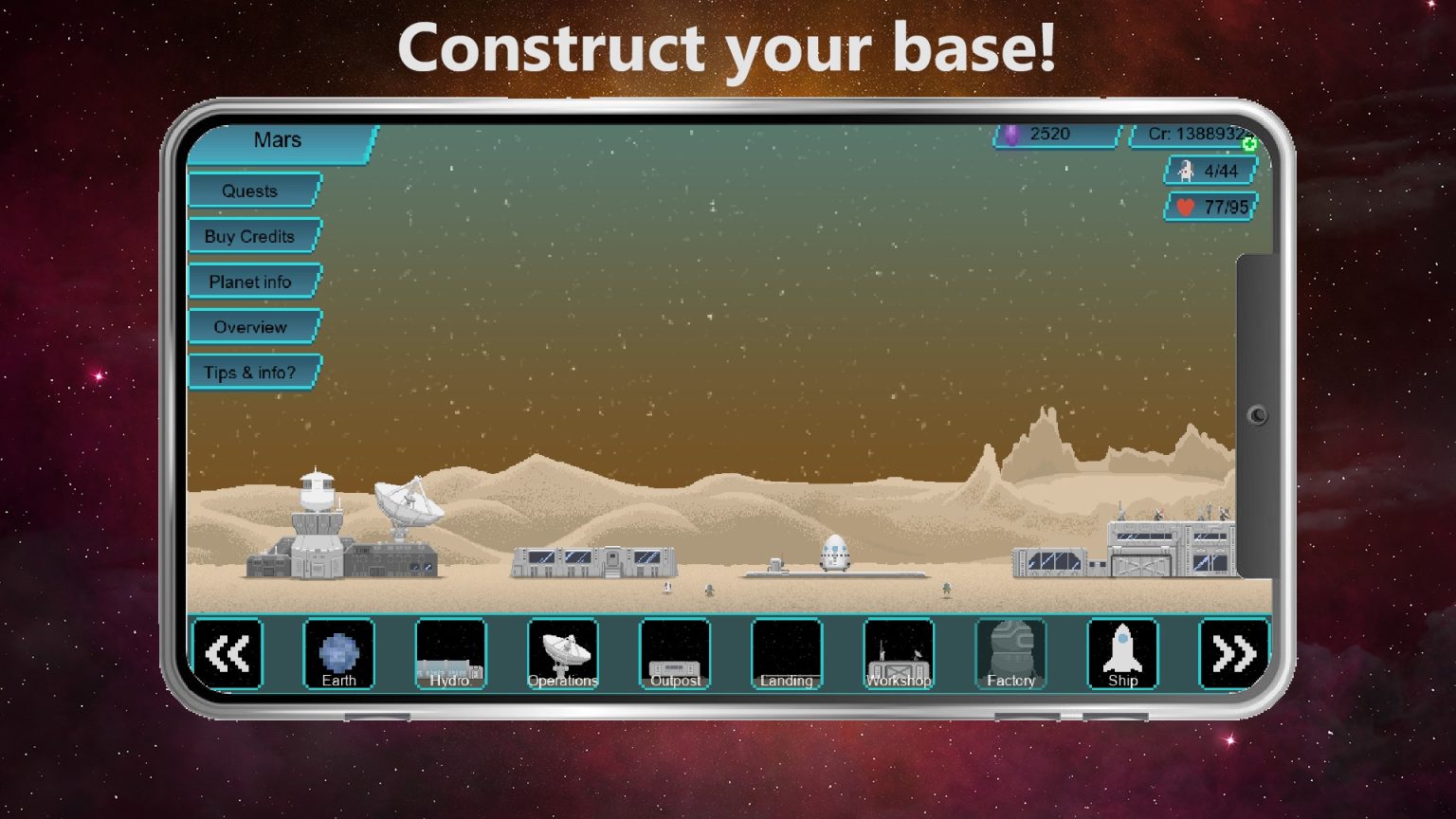Screen dimensions: 1456x819
Task: Open the Overview screen
Action: tap(251, 327)
